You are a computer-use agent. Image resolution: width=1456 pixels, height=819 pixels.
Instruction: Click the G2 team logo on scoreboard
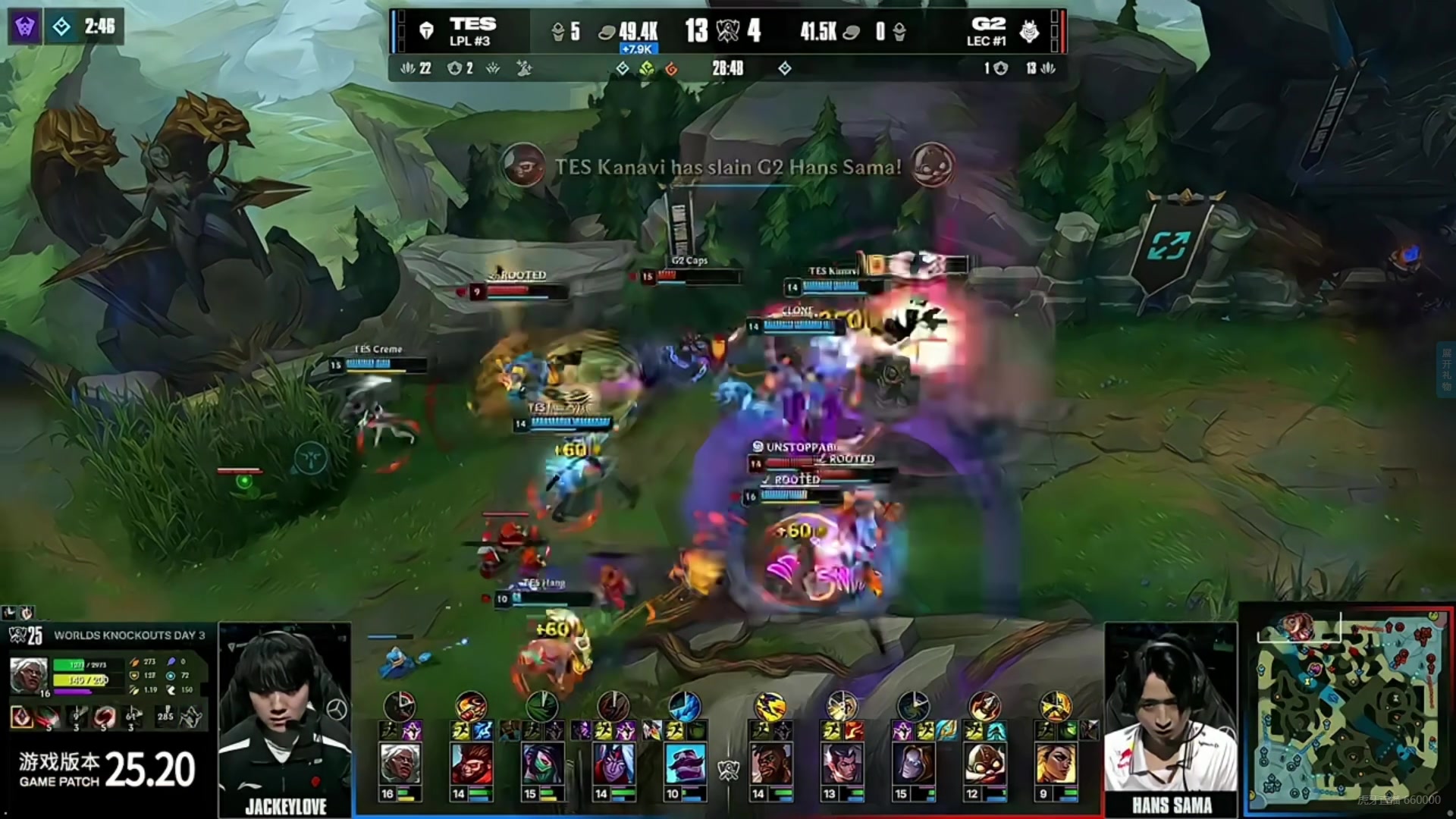coord(1029,31)
